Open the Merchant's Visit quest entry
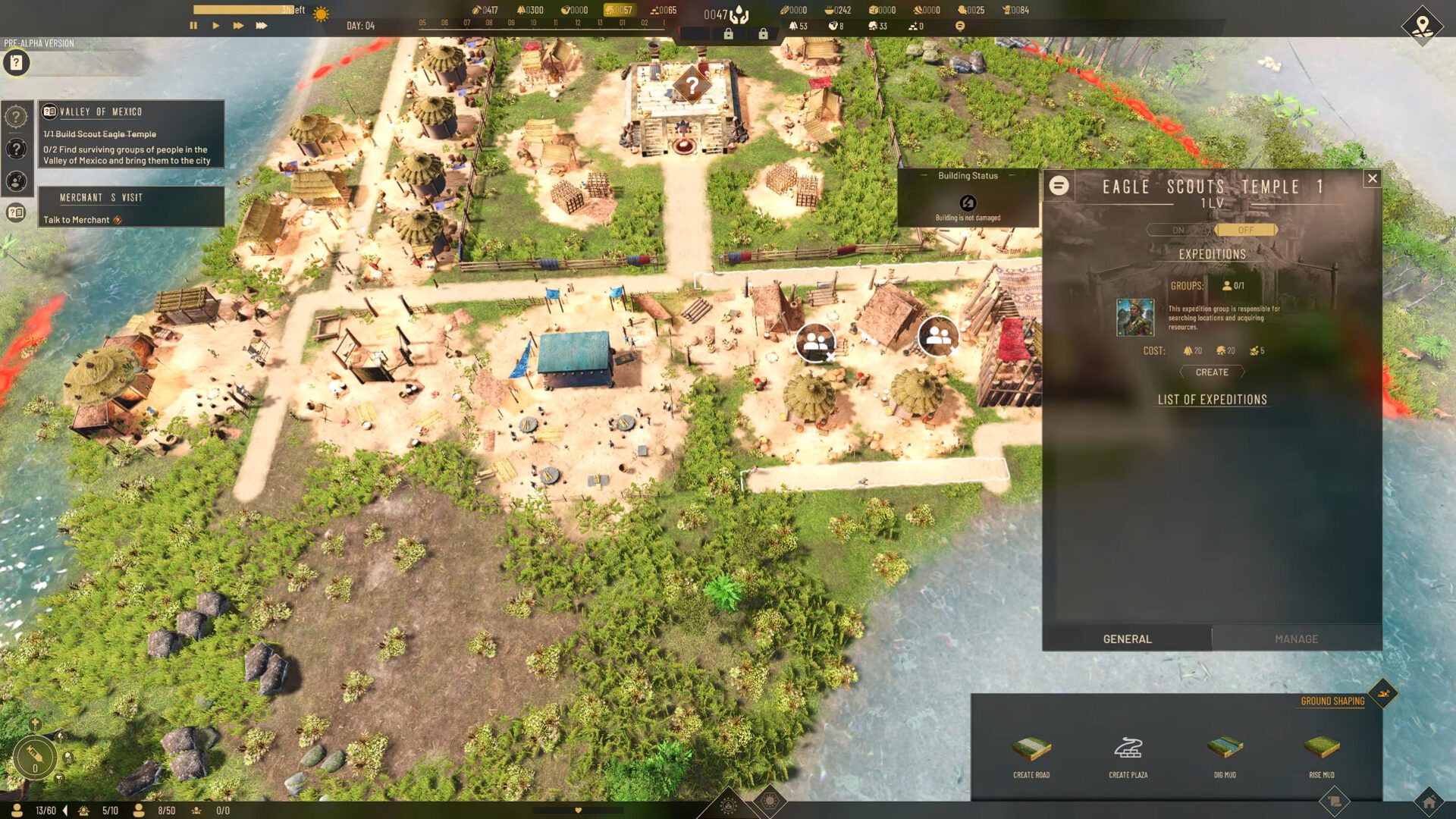The image size is (1456, 819). tap(130, 207)
